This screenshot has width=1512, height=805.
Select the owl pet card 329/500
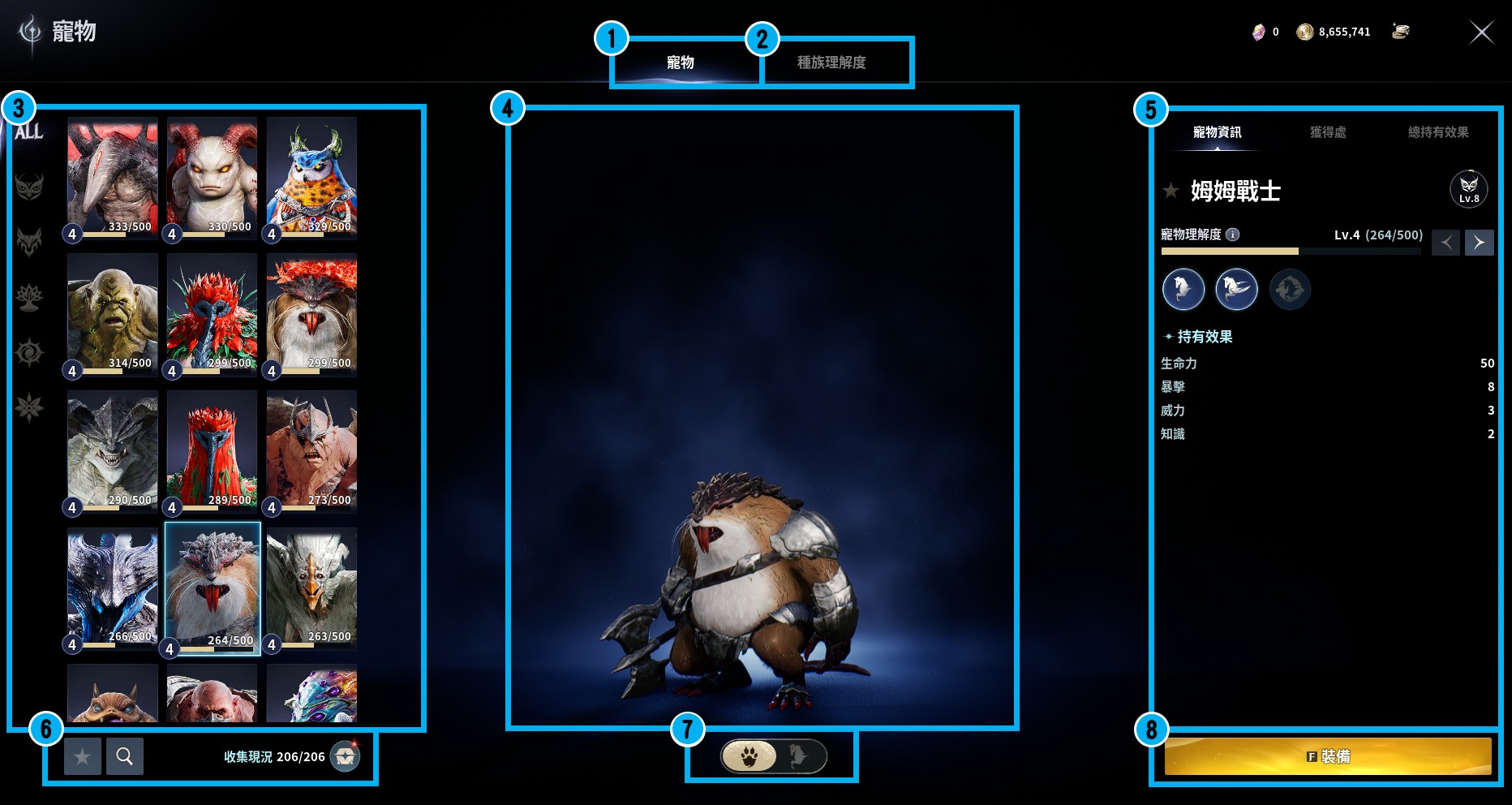(x=311, y=177)
